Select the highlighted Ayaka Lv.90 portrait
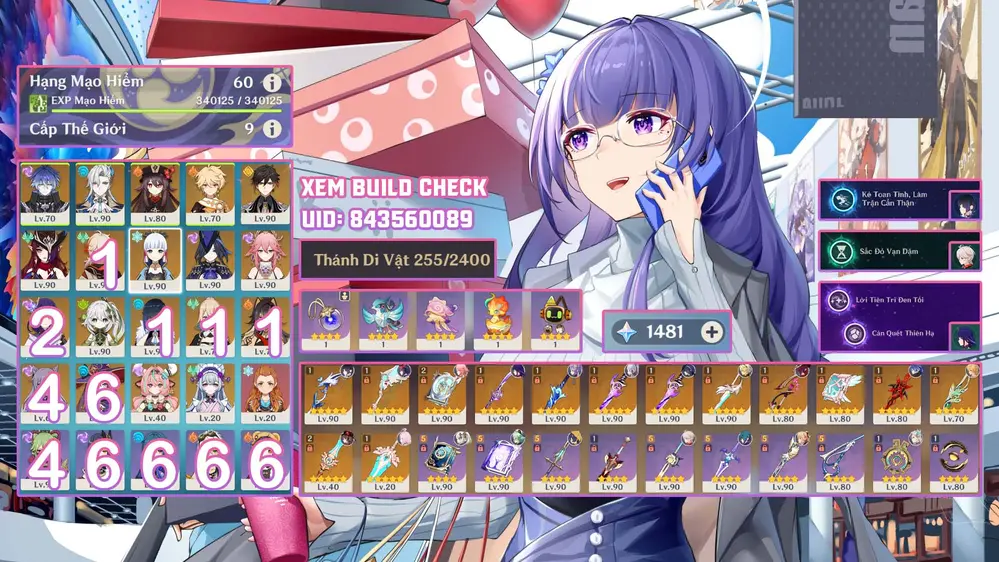Screen dimensions: 999x562 coord(155,260)
